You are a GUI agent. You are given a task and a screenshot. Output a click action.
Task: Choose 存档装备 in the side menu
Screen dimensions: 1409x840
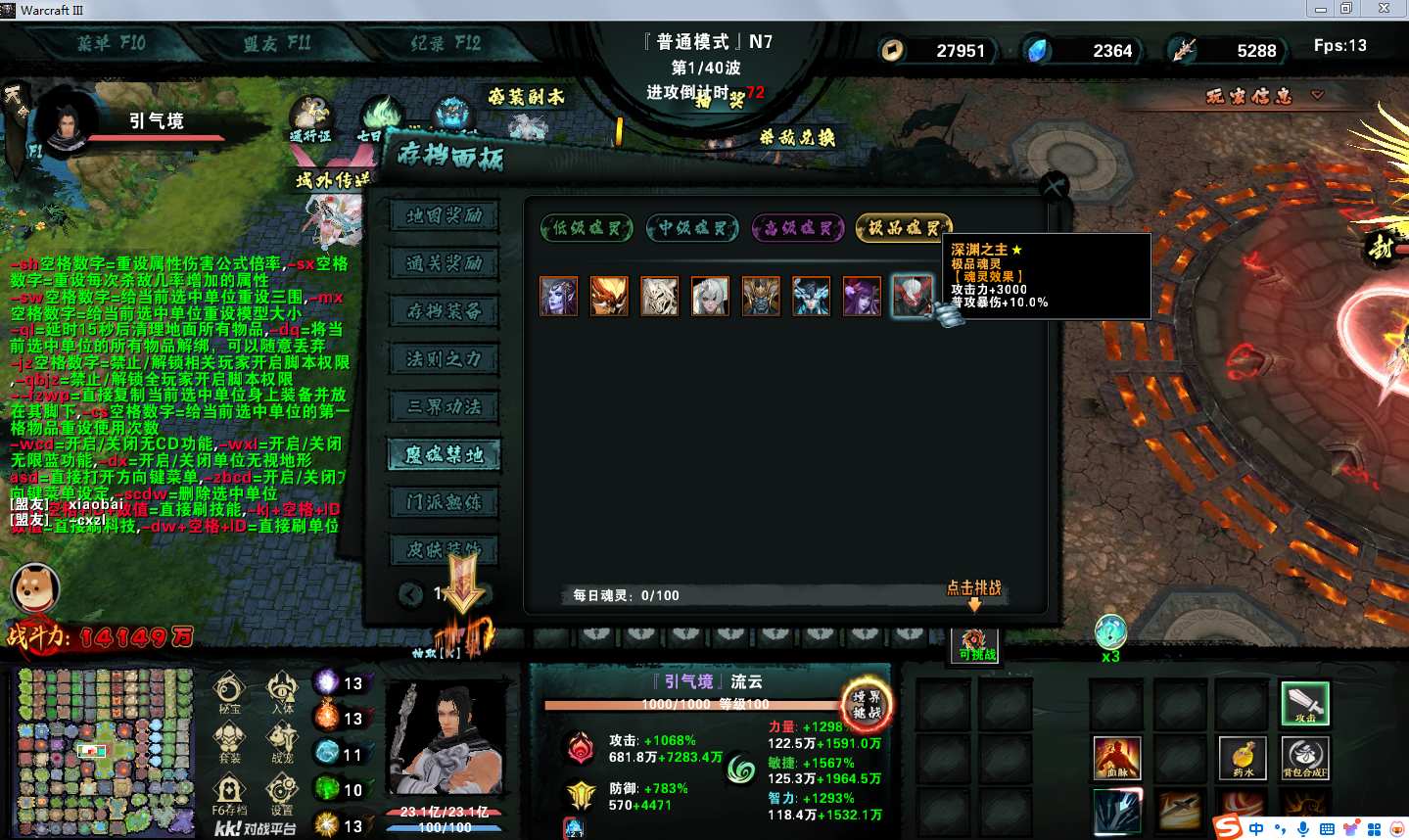coord(445,311)
